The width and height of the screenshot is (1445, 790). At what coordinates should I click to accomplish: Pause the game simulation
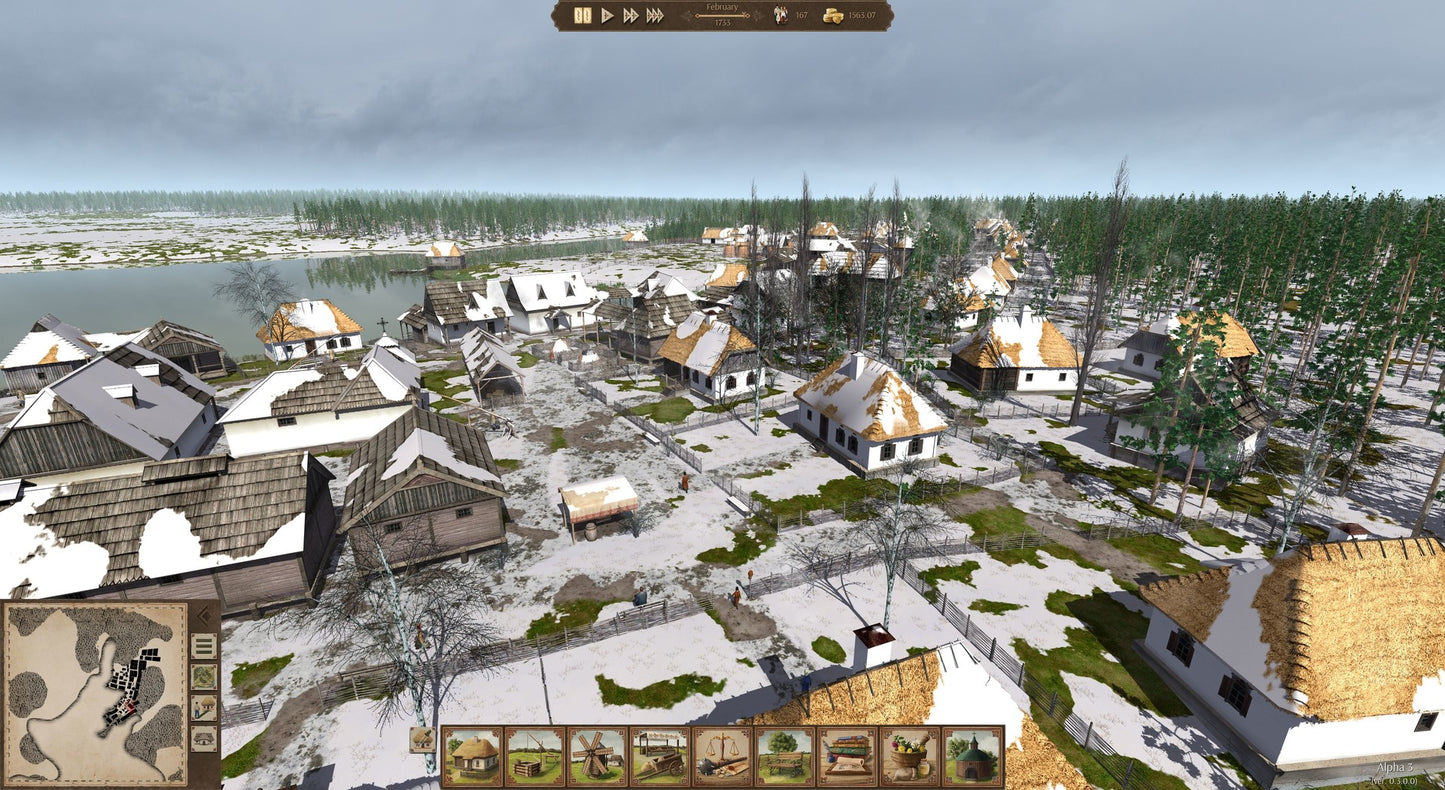(x=582, y=16)
